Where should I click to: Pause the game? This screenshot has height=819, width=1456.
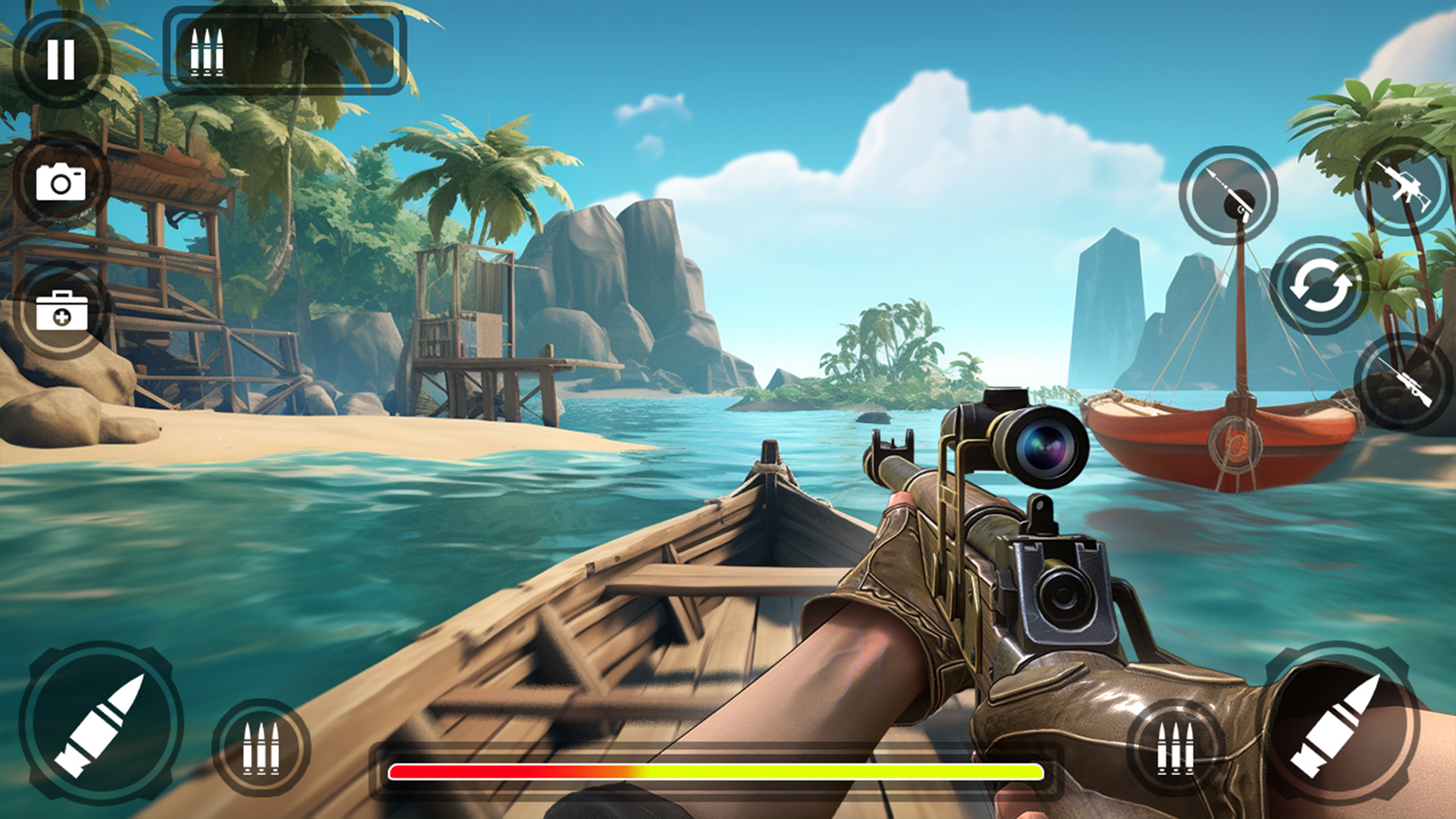(x=61, y=58)
